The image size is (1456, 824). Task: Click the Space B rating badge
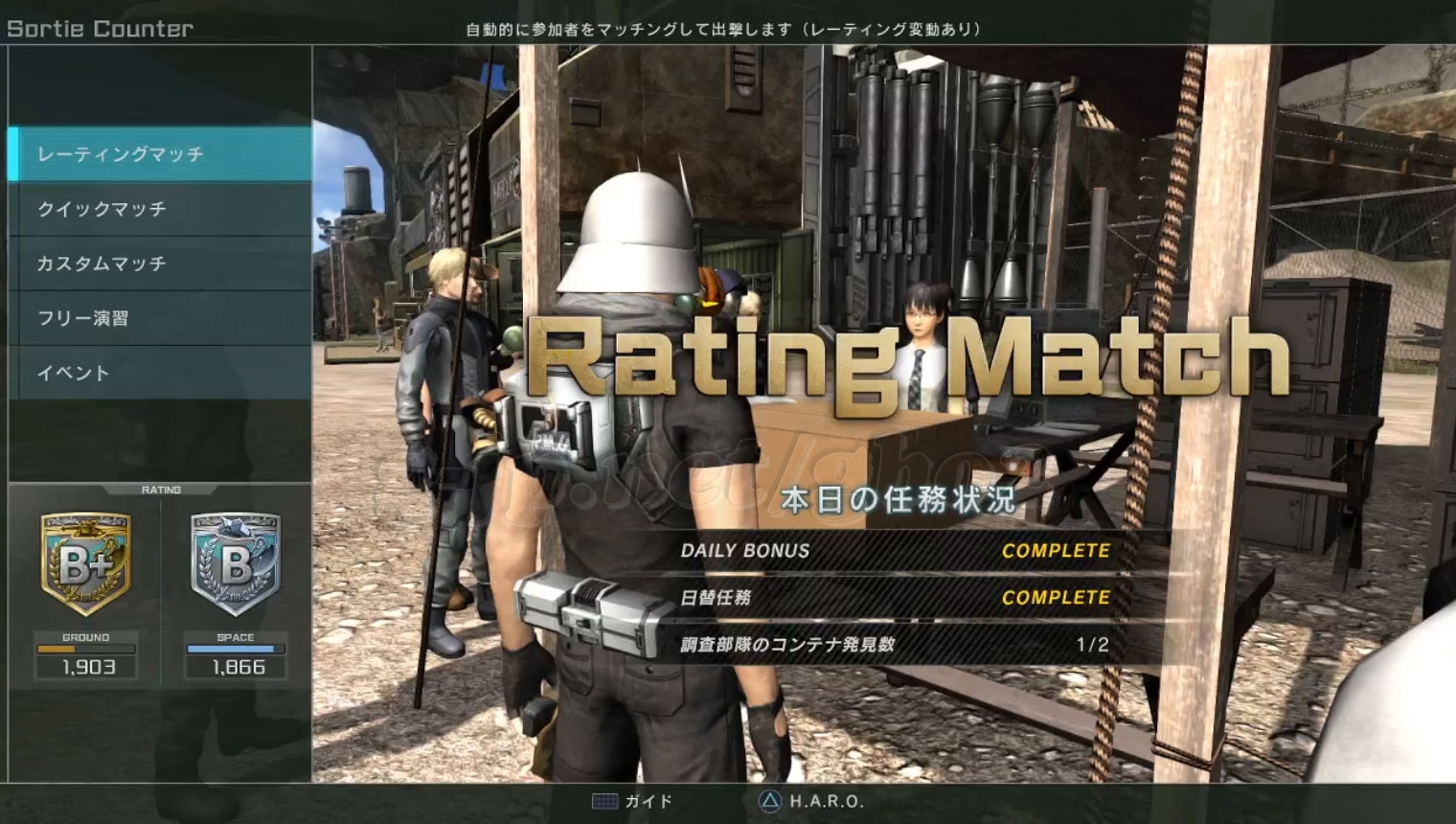[x=236, y=564]
